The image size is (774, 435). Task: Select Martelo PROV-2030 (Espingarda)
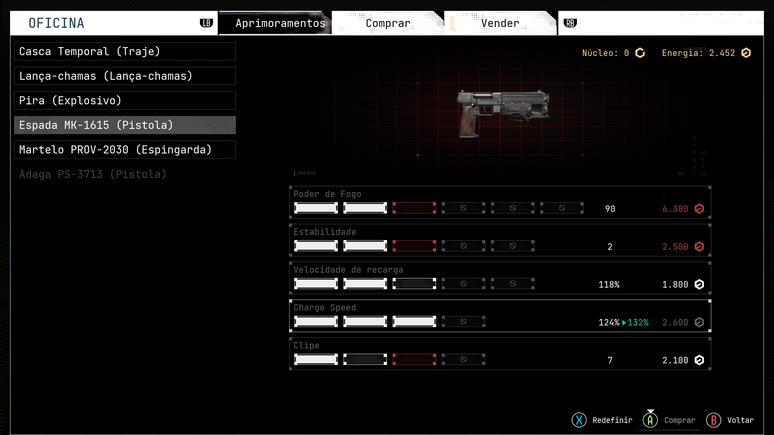tap(125, 150)
